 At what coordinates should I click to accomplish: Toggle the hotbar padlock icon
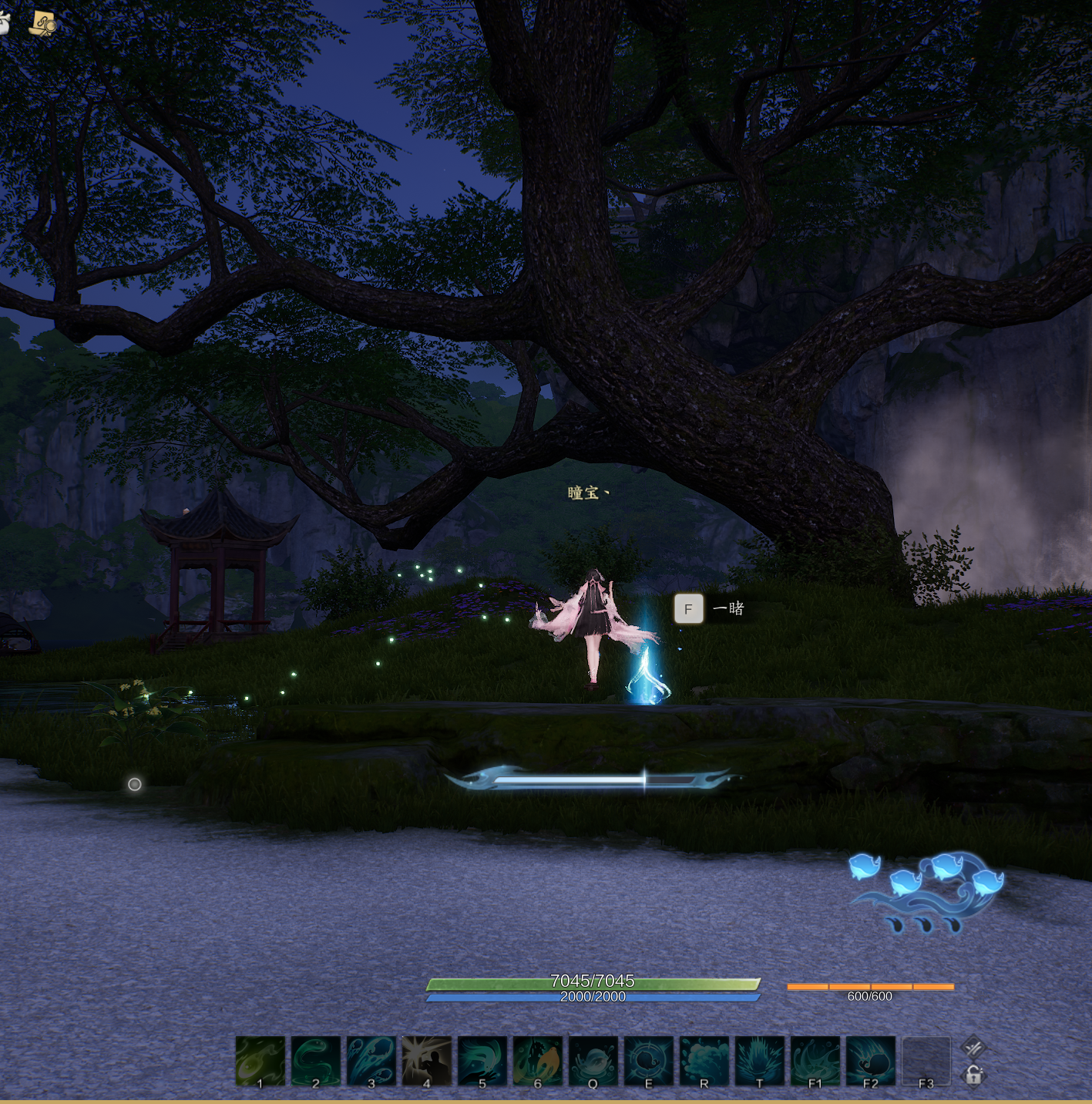click(x=974, y=1075)
